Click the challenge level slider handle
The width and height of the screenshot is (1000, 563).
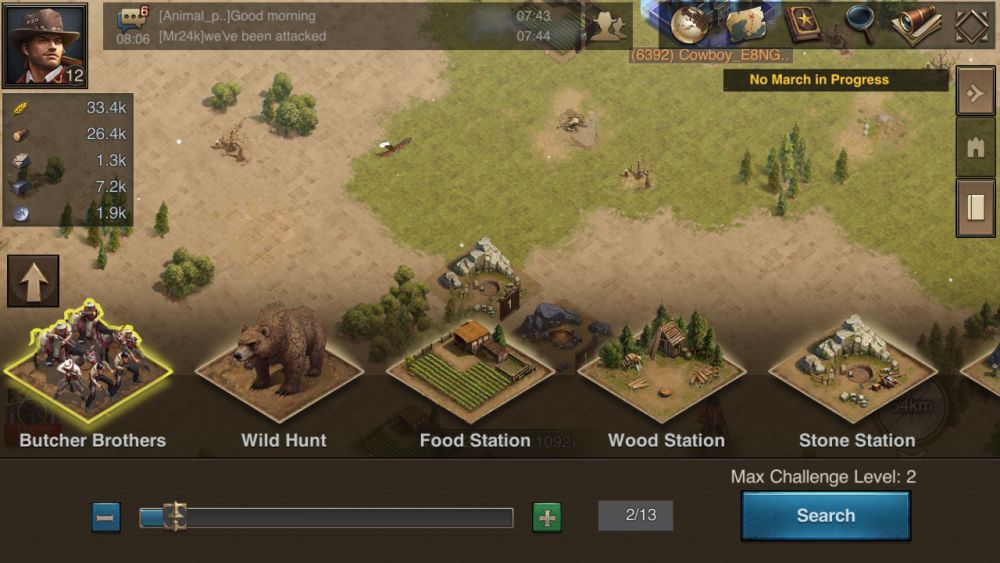click(175, 517)
